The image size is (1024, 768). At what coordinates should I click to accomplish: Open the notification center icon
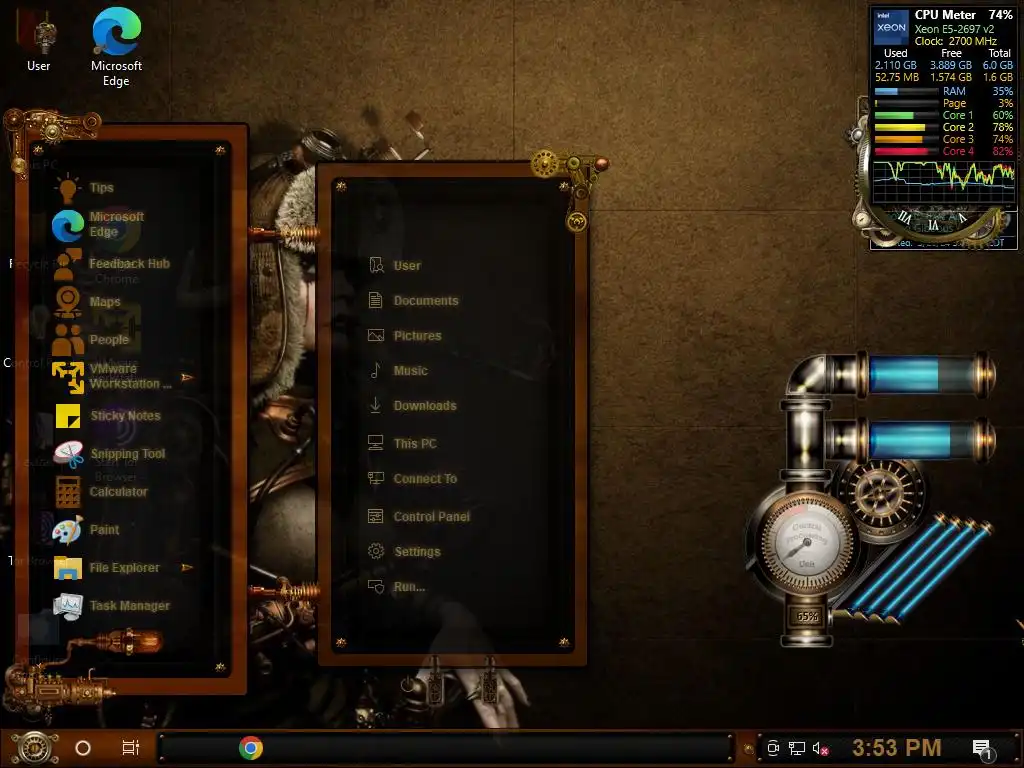point(982,748)
